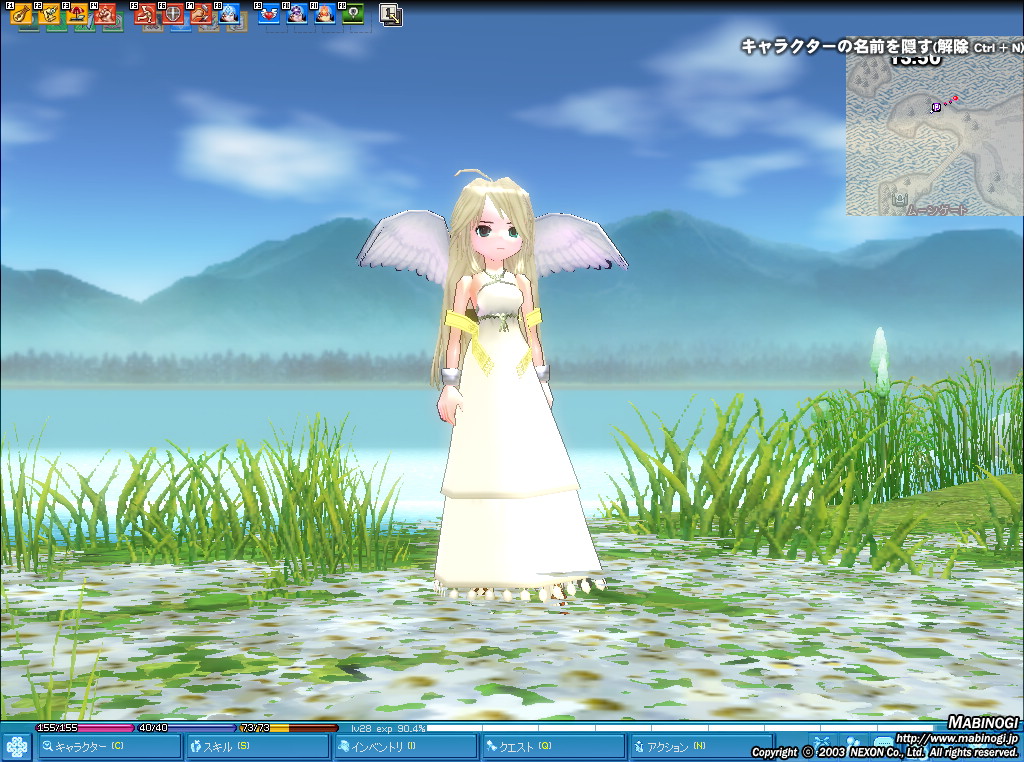
Task: Use the F2 yellow skill icon
Action: tap(47, 15)
